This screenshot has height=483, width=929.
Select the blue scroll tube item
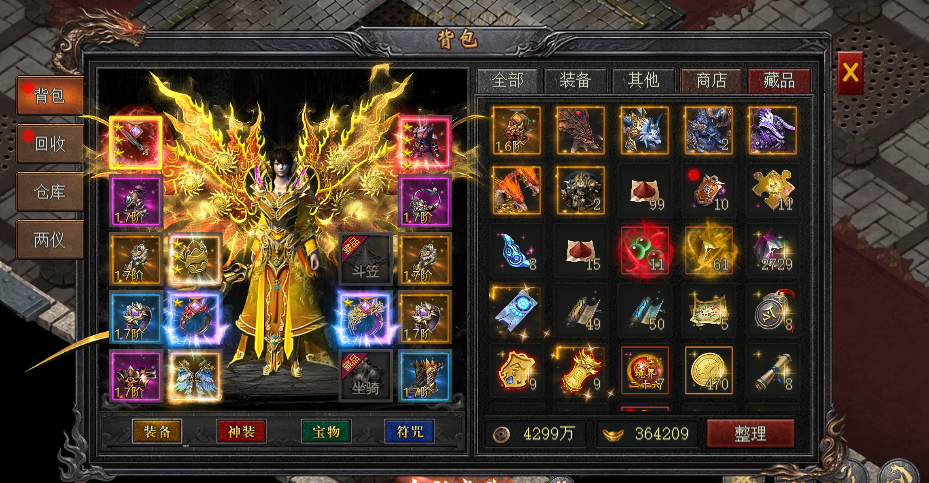(x=772, y=370)
